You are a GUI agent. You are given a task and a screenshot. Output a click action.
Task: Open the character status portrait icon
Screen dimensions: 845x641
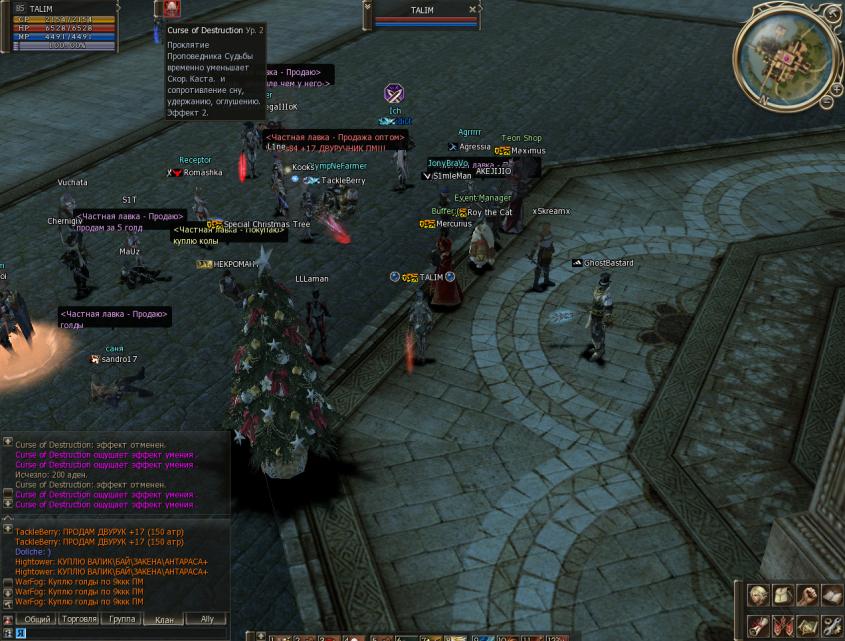pos(759,596)
